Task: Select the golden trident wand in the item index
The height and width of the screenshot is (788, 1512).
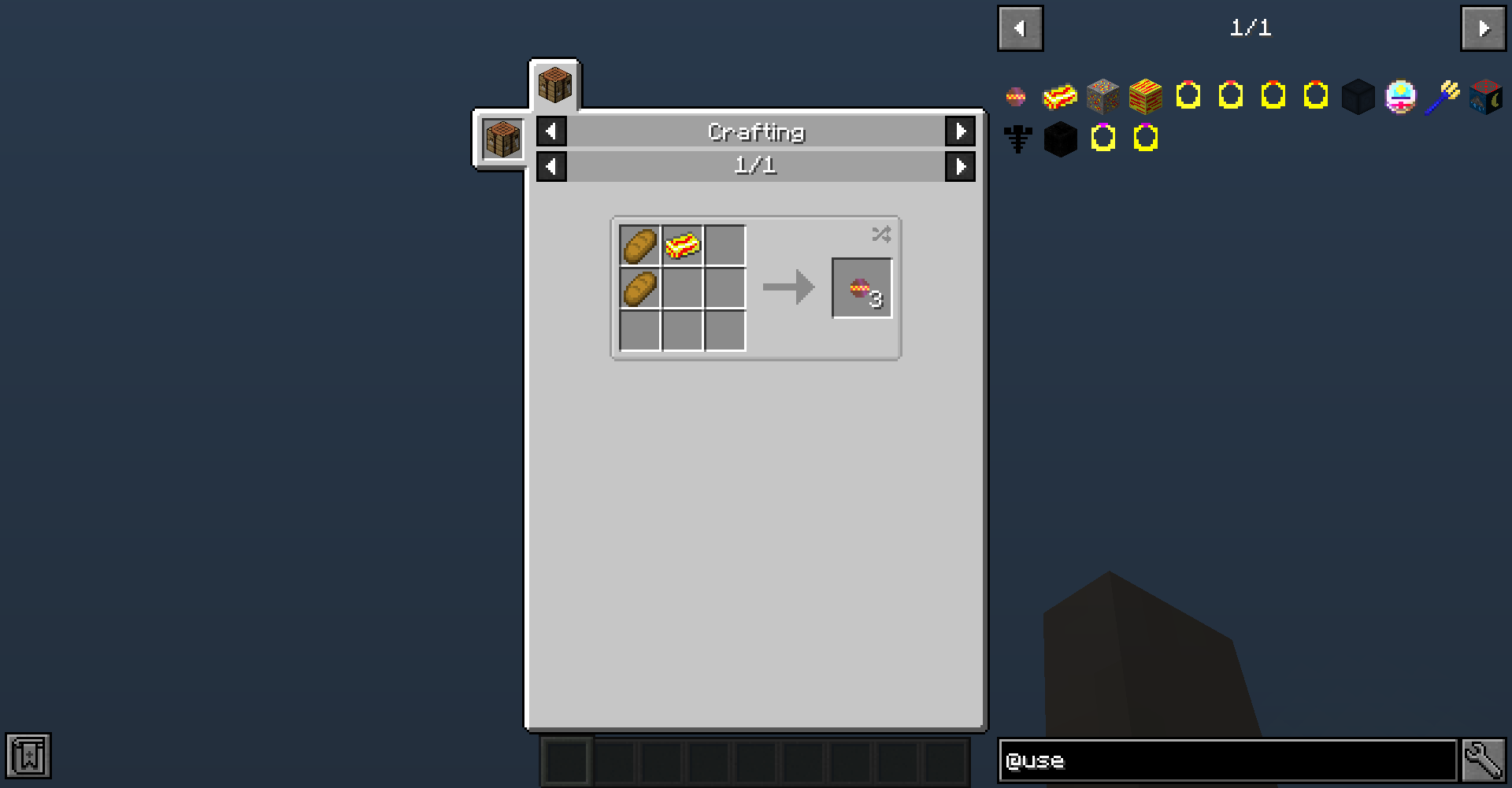Action: point(1445,96)
